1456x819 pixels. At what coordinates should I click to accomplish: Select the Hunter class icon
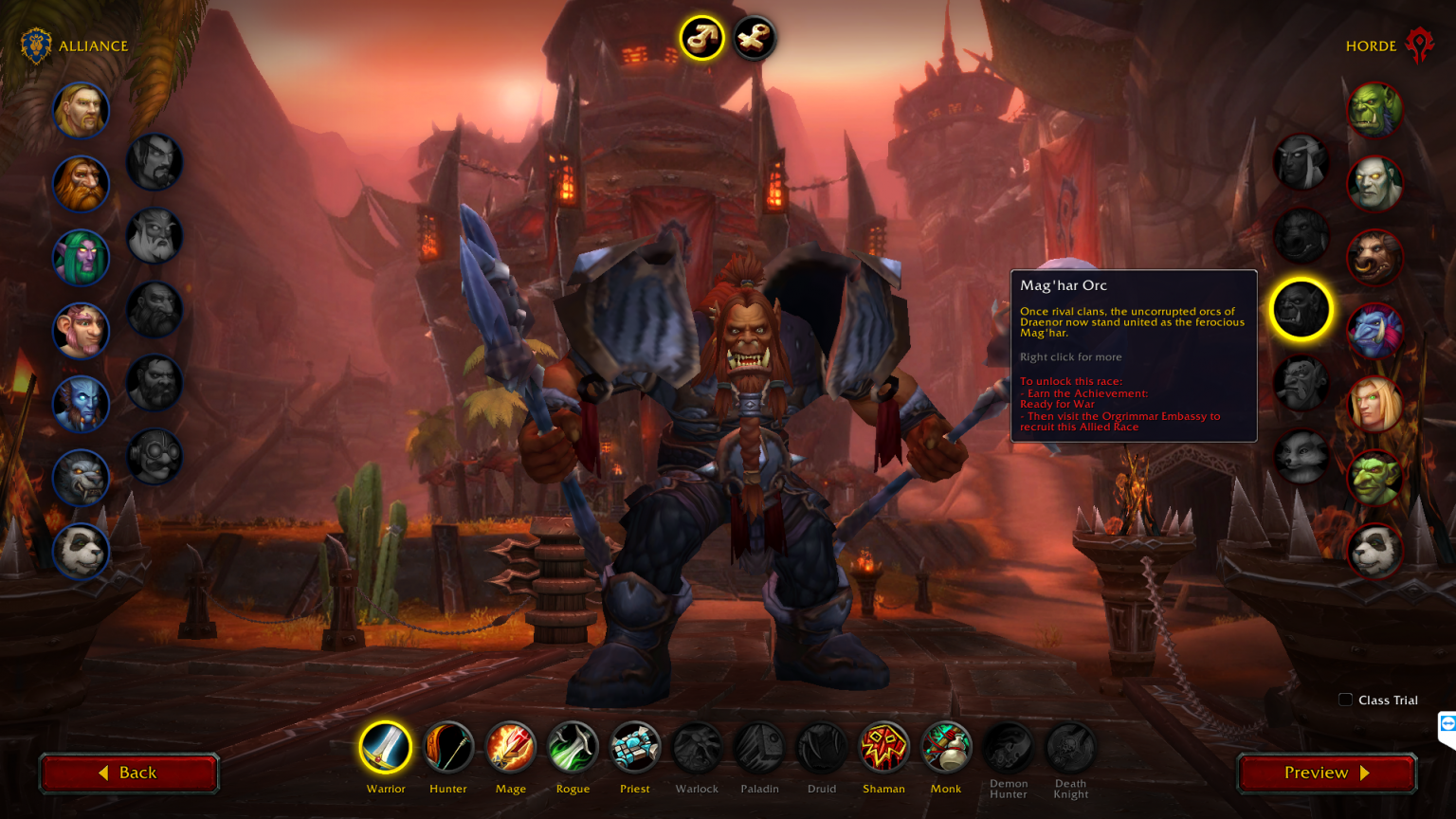coord(447,747)
